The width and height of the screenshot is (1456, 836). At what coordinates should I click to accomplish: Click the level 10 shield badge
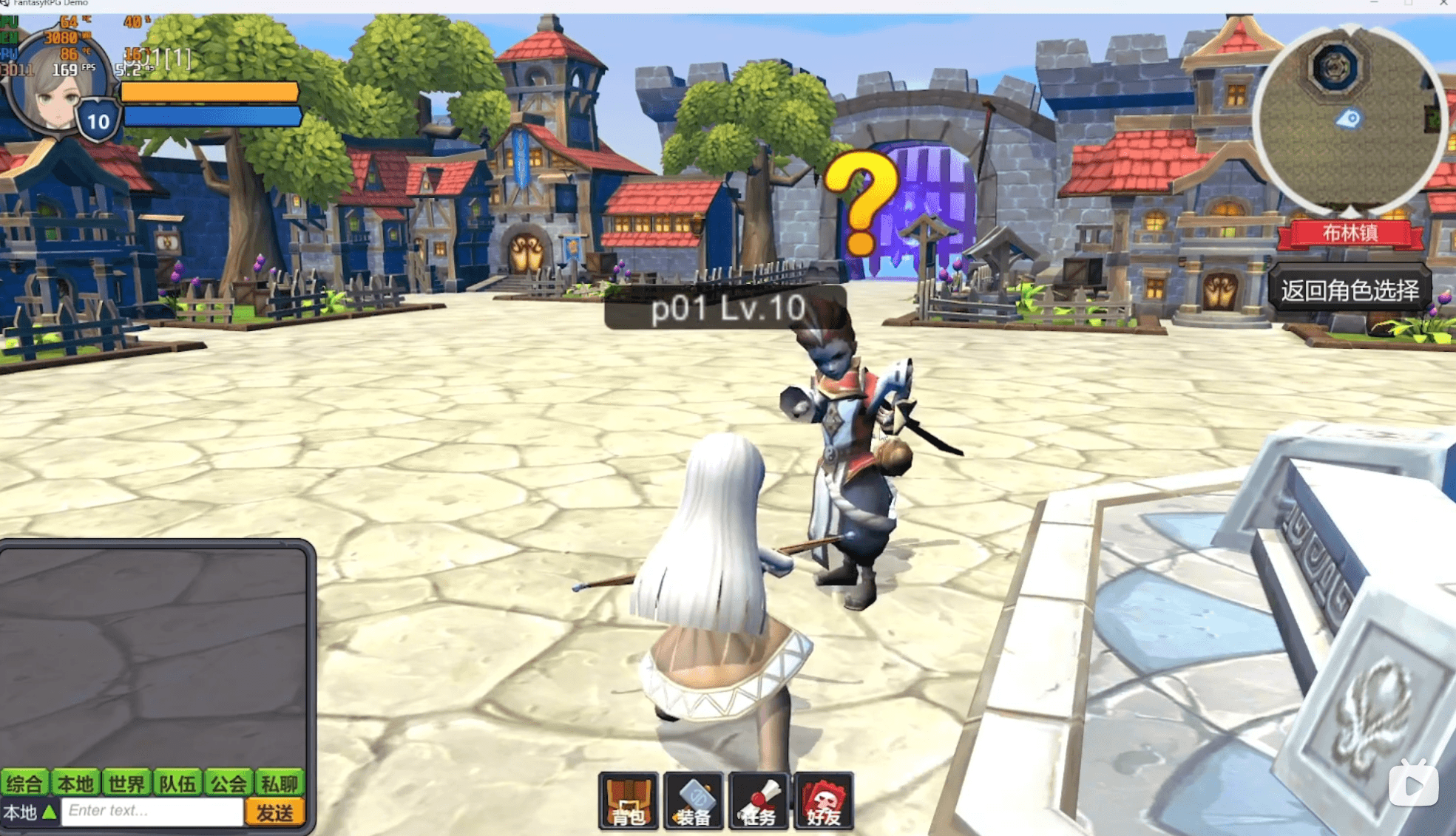pyautogui.click(x=98, y=118)
